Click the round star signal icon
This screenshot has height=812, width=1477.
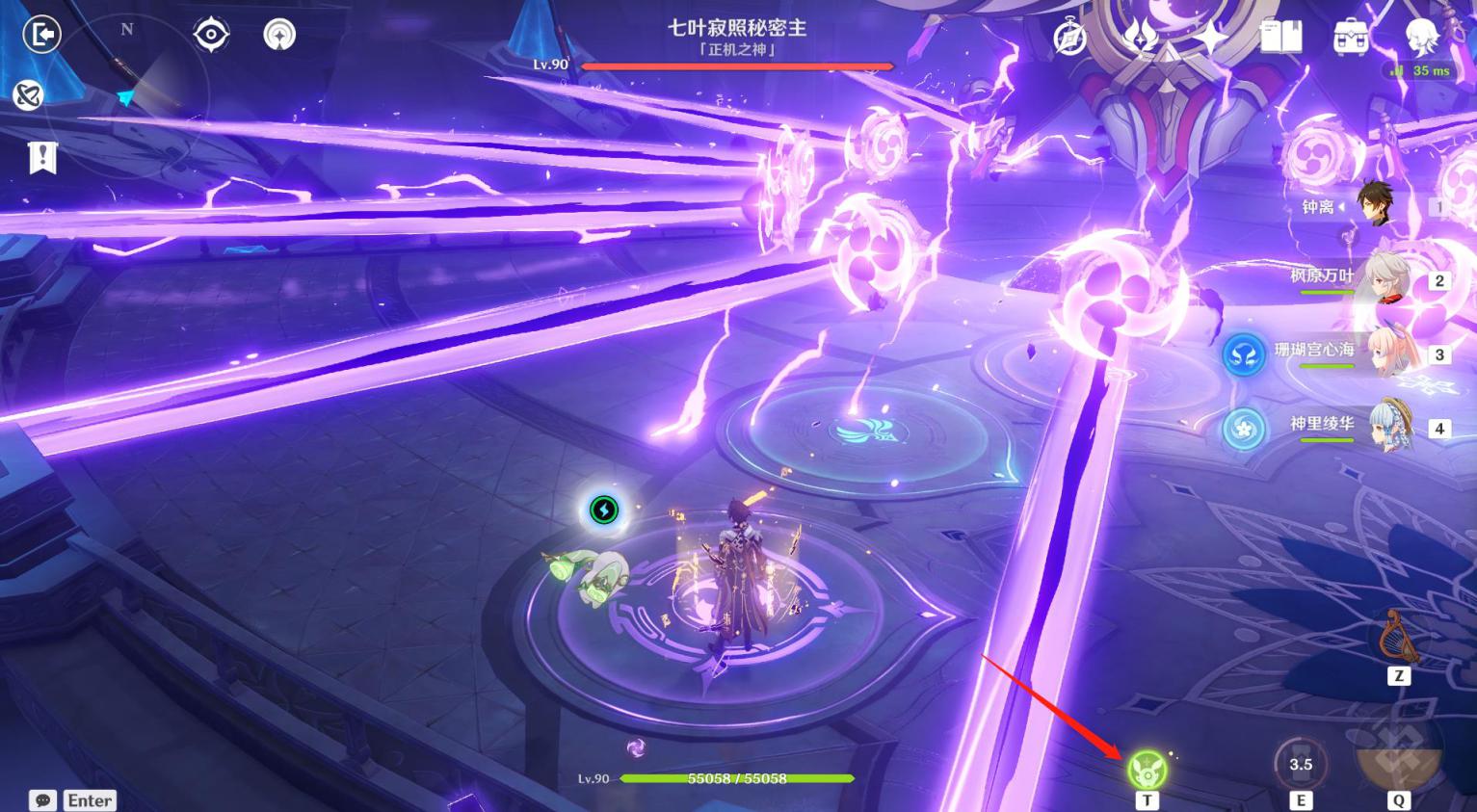click(279, 35)
